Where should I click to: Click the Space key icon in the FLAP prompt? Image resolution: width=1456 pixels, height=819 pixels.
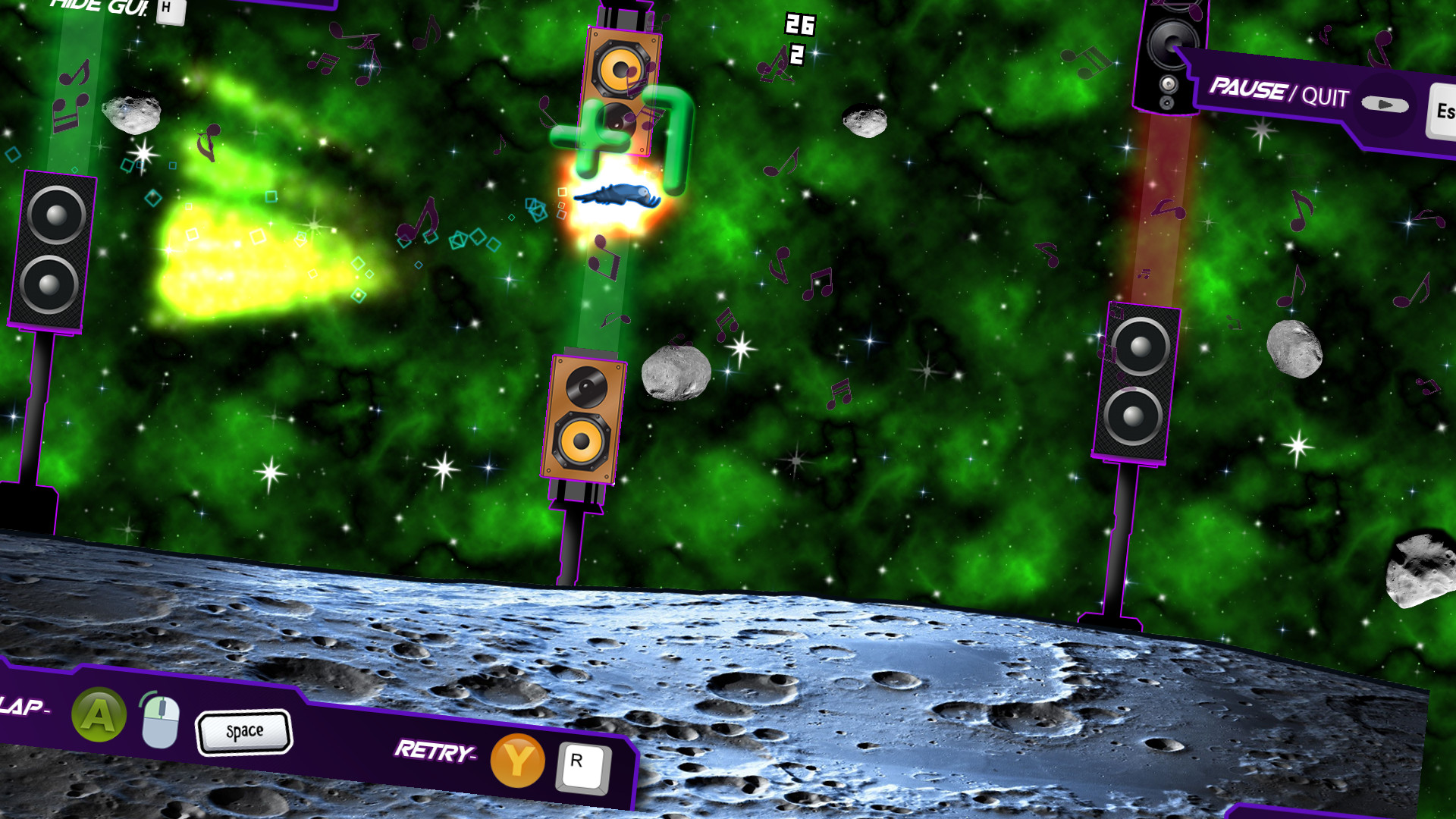click(244, 731)
